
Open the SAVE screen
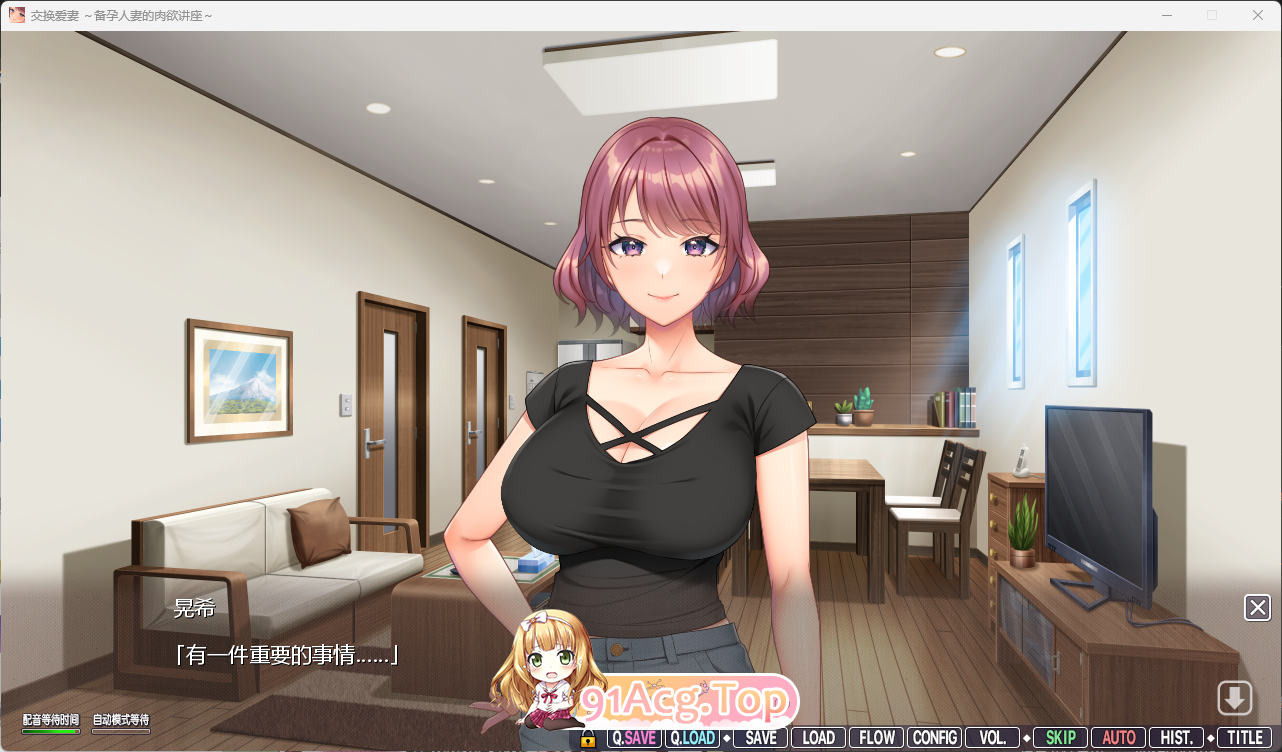pos(760,738)
